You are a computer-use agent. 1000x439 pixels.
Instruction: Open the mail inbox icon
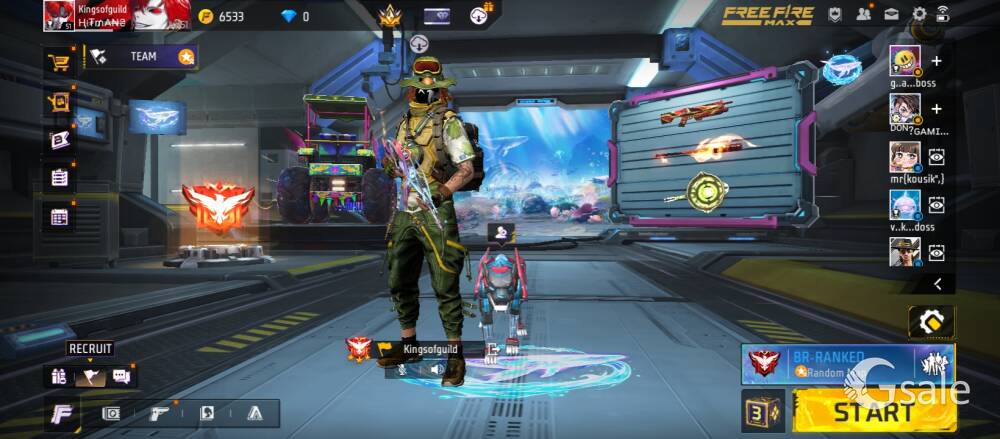click(891, 14)
